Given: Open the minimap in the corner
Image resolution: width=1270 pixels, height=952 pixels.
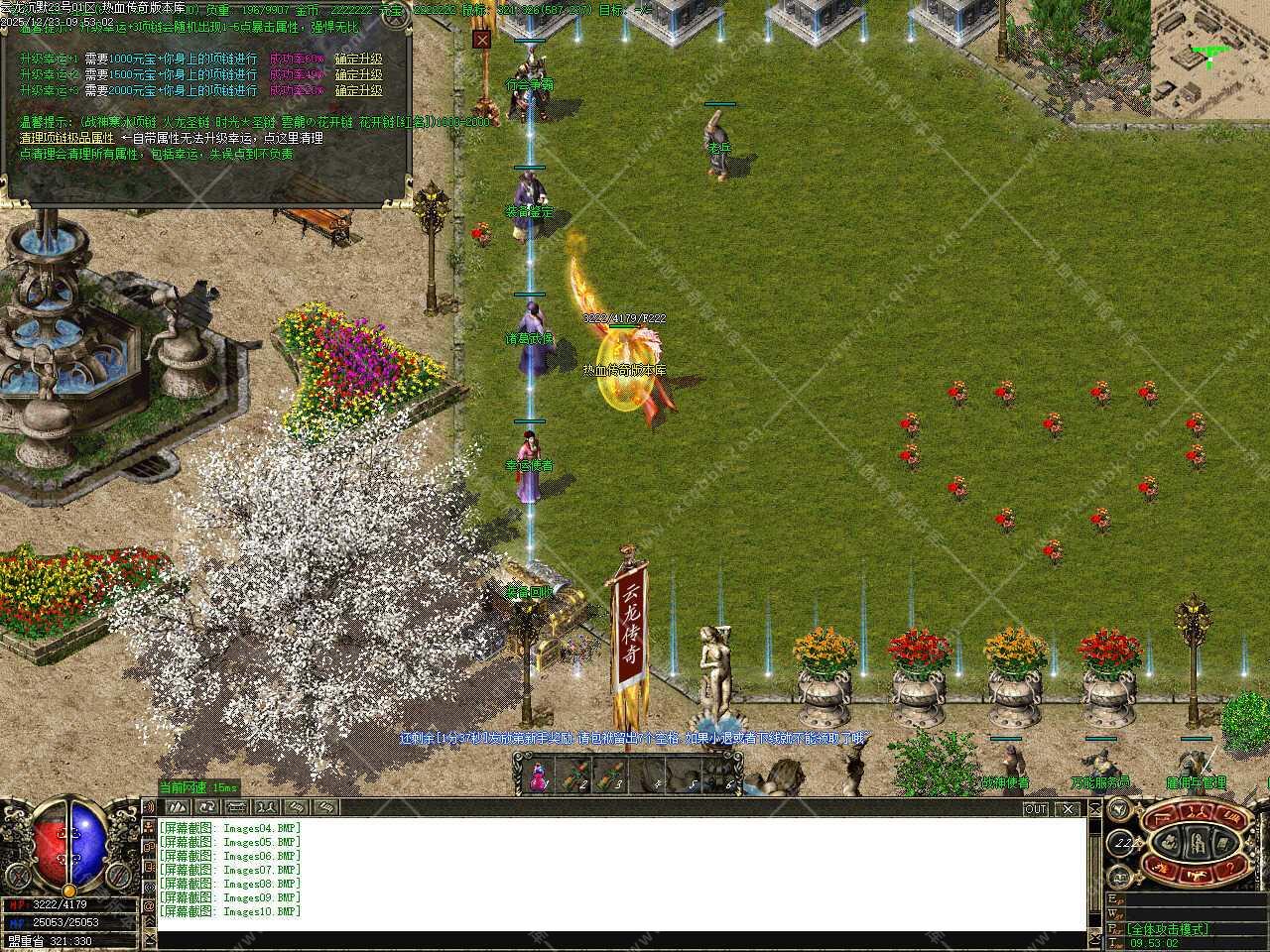Looking at the screenshot, I should coord(1209,59).
